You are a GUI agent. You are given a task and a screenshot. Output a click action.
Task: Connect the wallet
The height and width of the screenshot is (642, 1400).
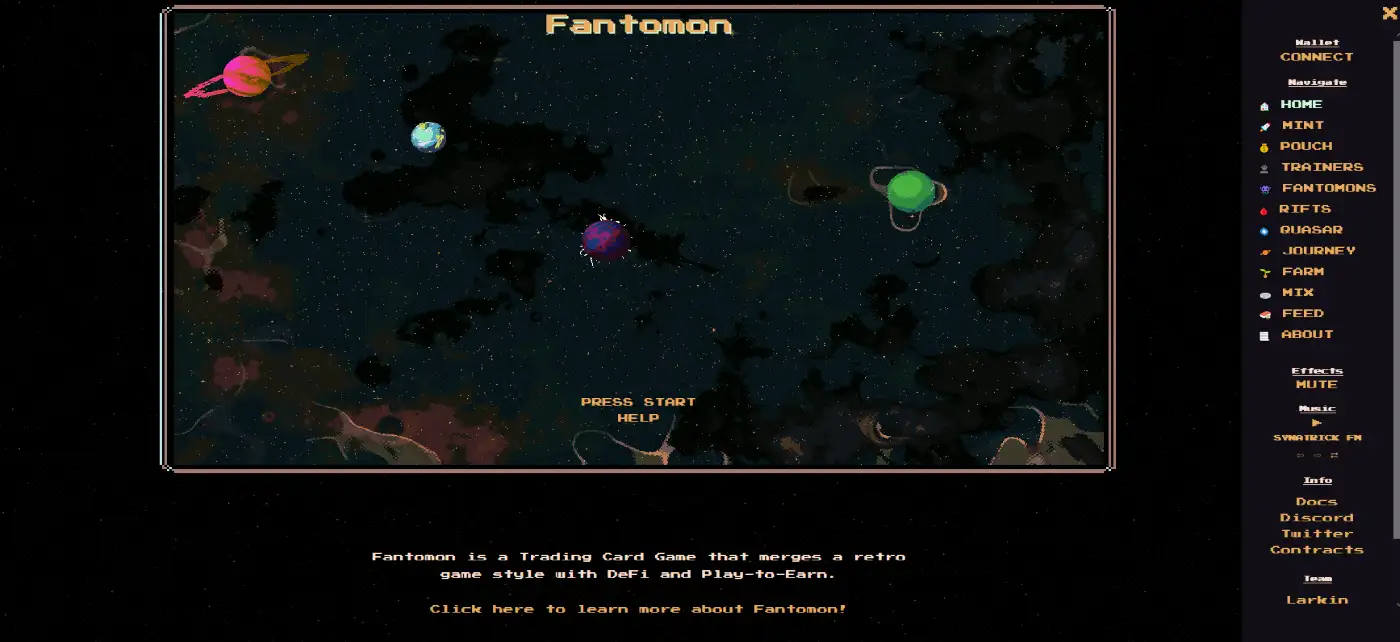(x=1316, y=57)
